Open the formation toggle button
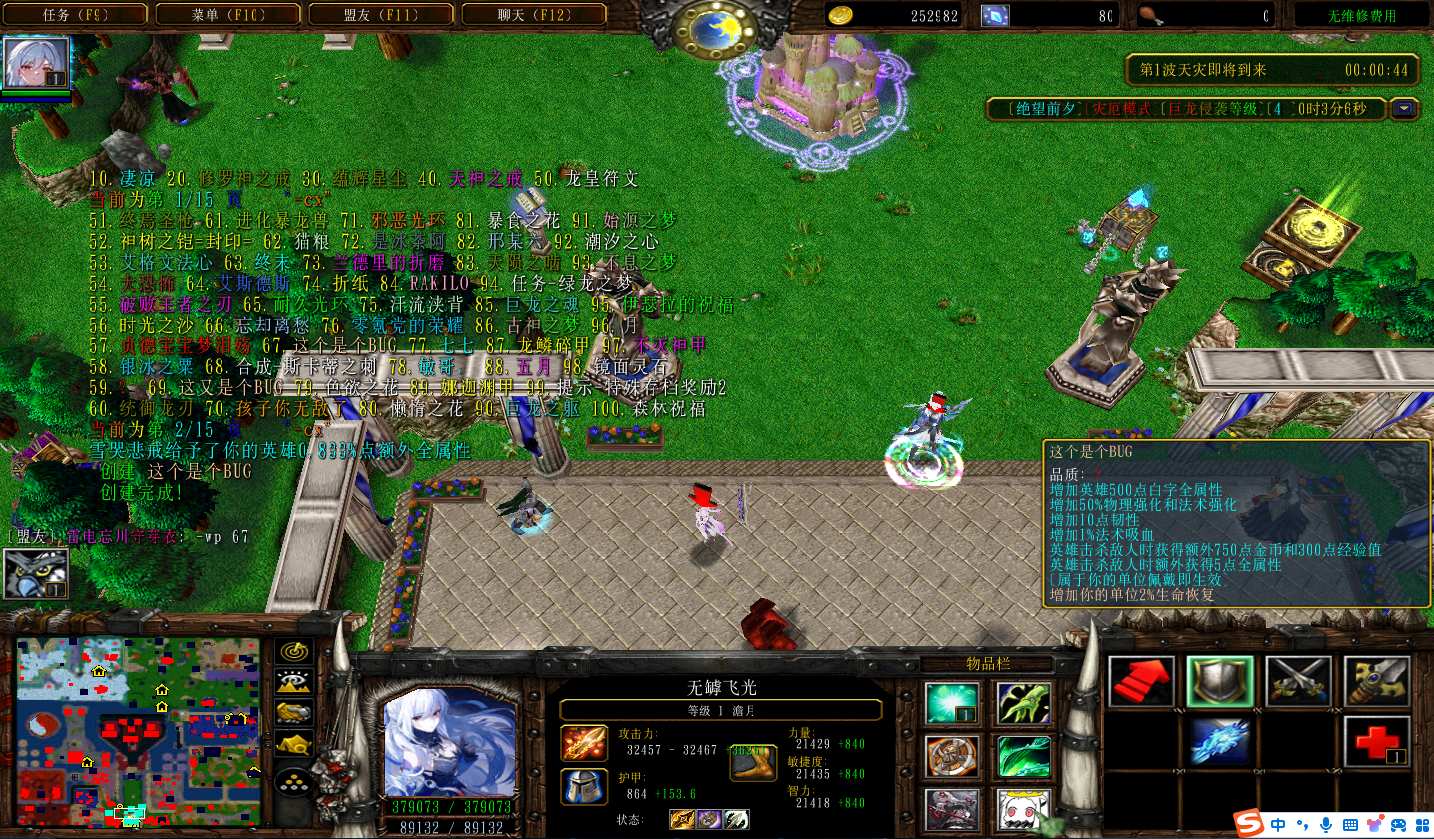Viewport: 1434px width, 839px height. coord(295,779)
